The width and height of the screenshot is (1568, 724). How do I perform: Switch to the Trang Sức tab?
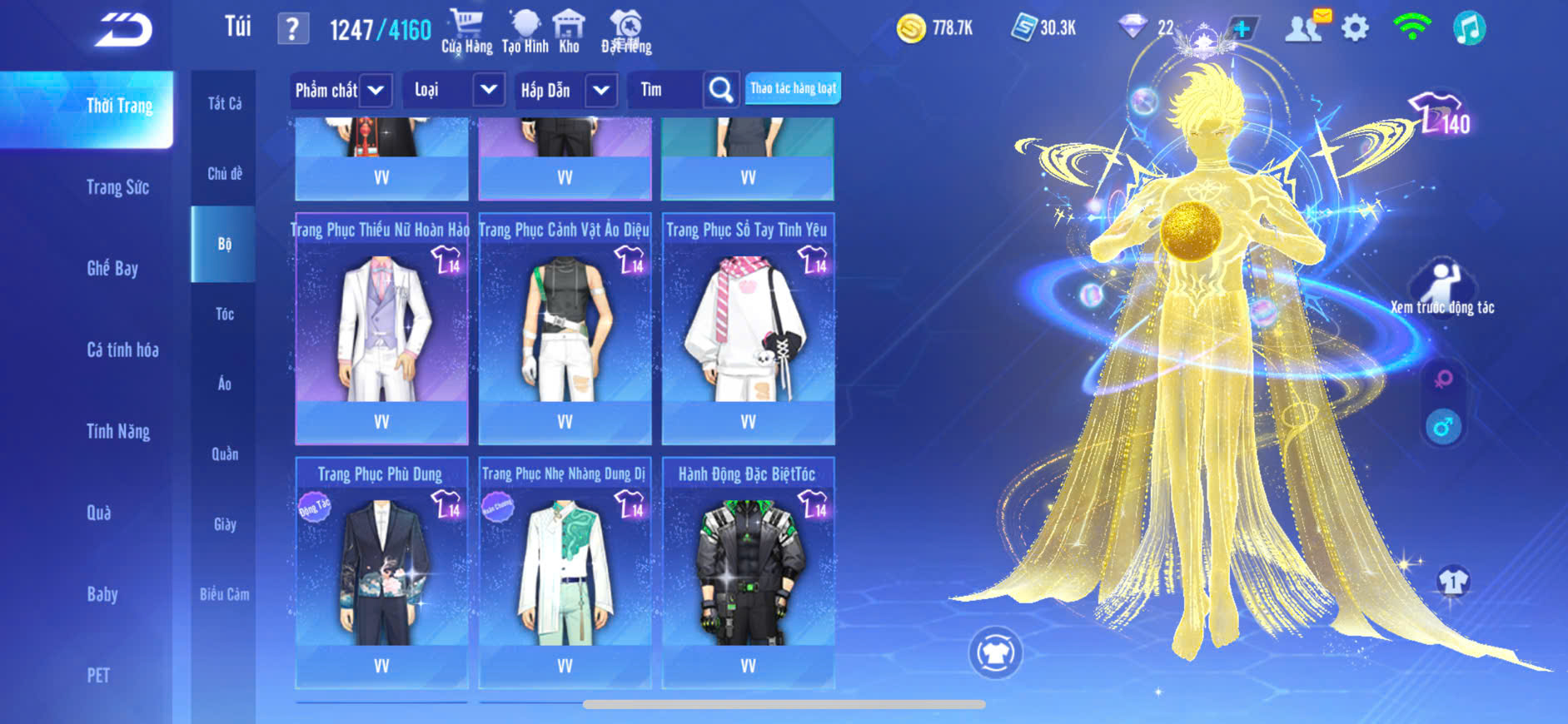click(117, 187)
